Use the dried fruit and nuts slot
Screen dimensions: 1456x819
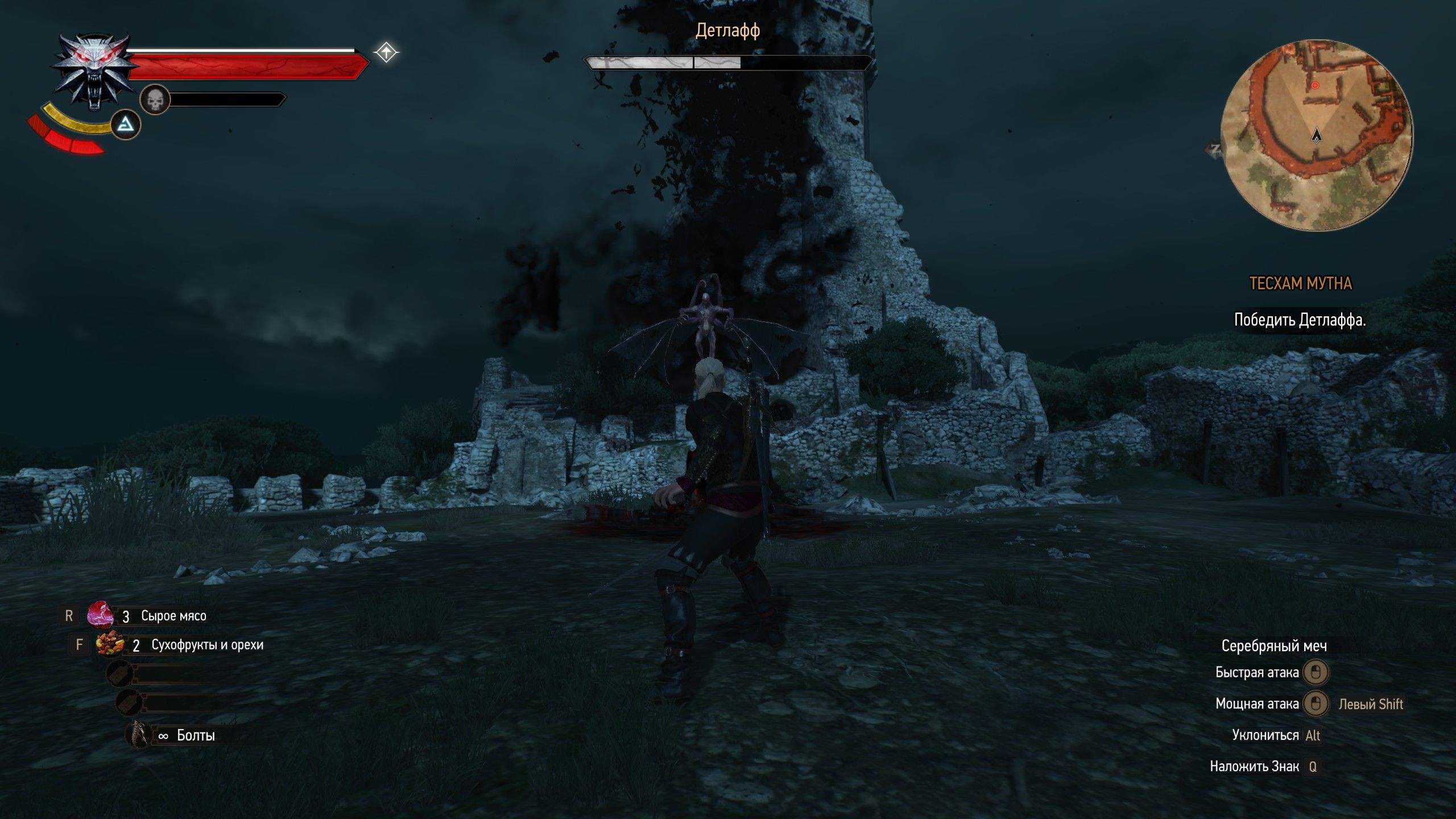[110, 645]
